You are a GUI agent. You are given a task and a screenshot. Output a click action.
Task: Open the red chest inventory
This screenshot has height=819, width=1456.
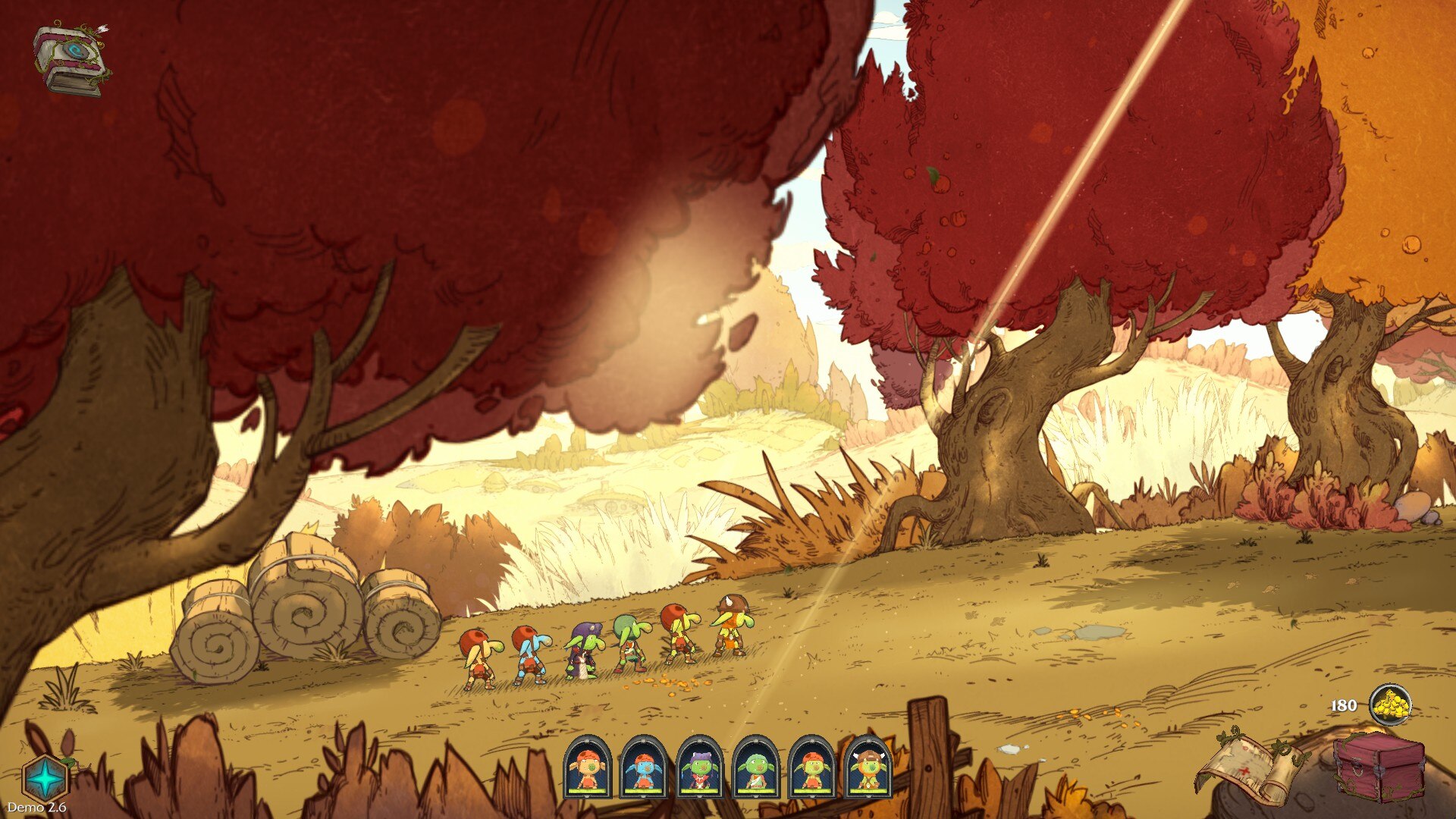point(1379,767)
